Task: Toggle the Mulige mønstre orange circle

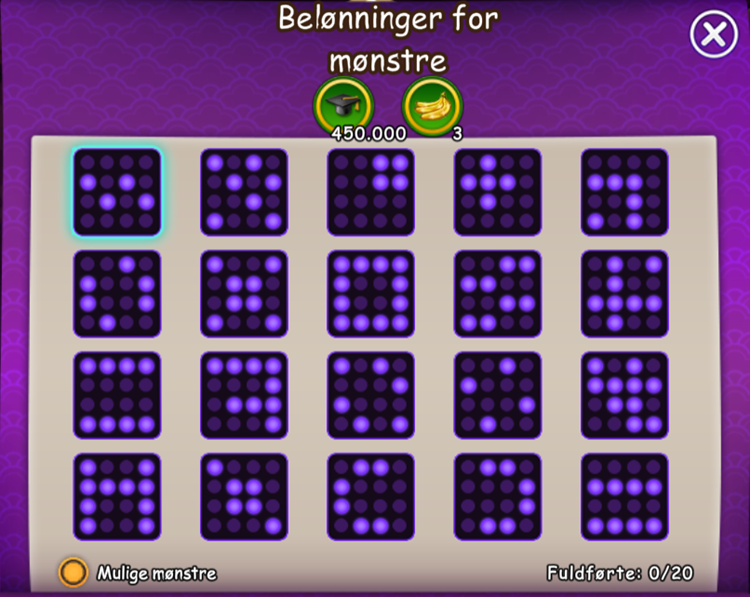Action: (73, 572)
